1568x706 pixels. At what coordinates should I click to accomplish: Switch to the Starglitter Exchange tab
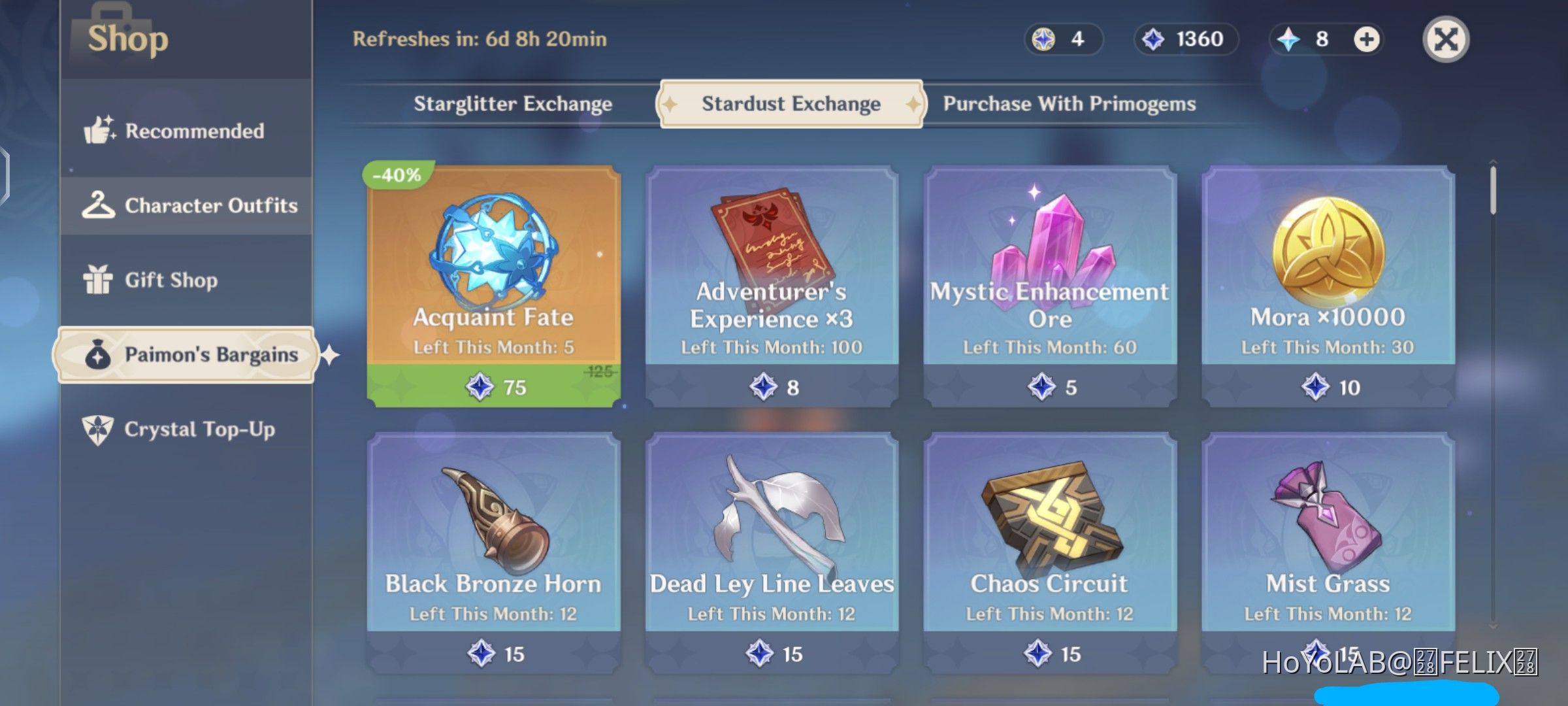click(512, 103)
